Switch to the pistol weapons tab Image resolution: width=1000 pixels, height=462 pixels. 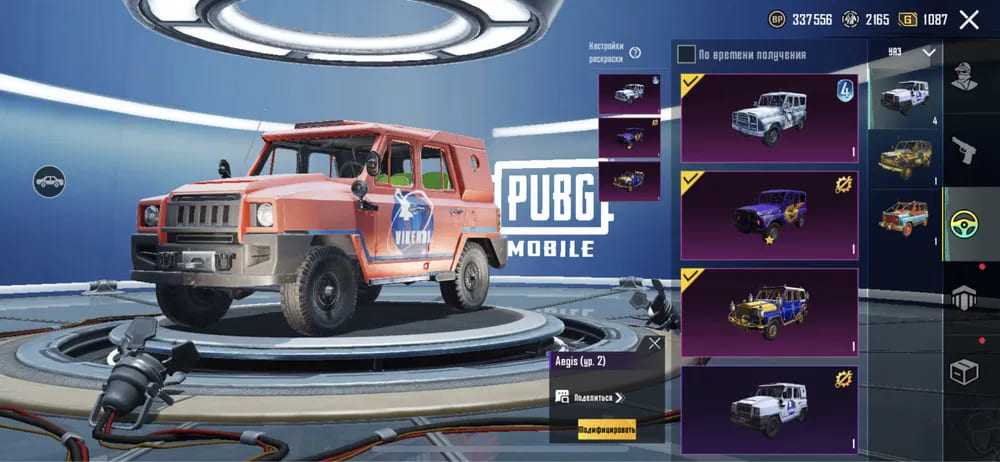coord(963,150)
